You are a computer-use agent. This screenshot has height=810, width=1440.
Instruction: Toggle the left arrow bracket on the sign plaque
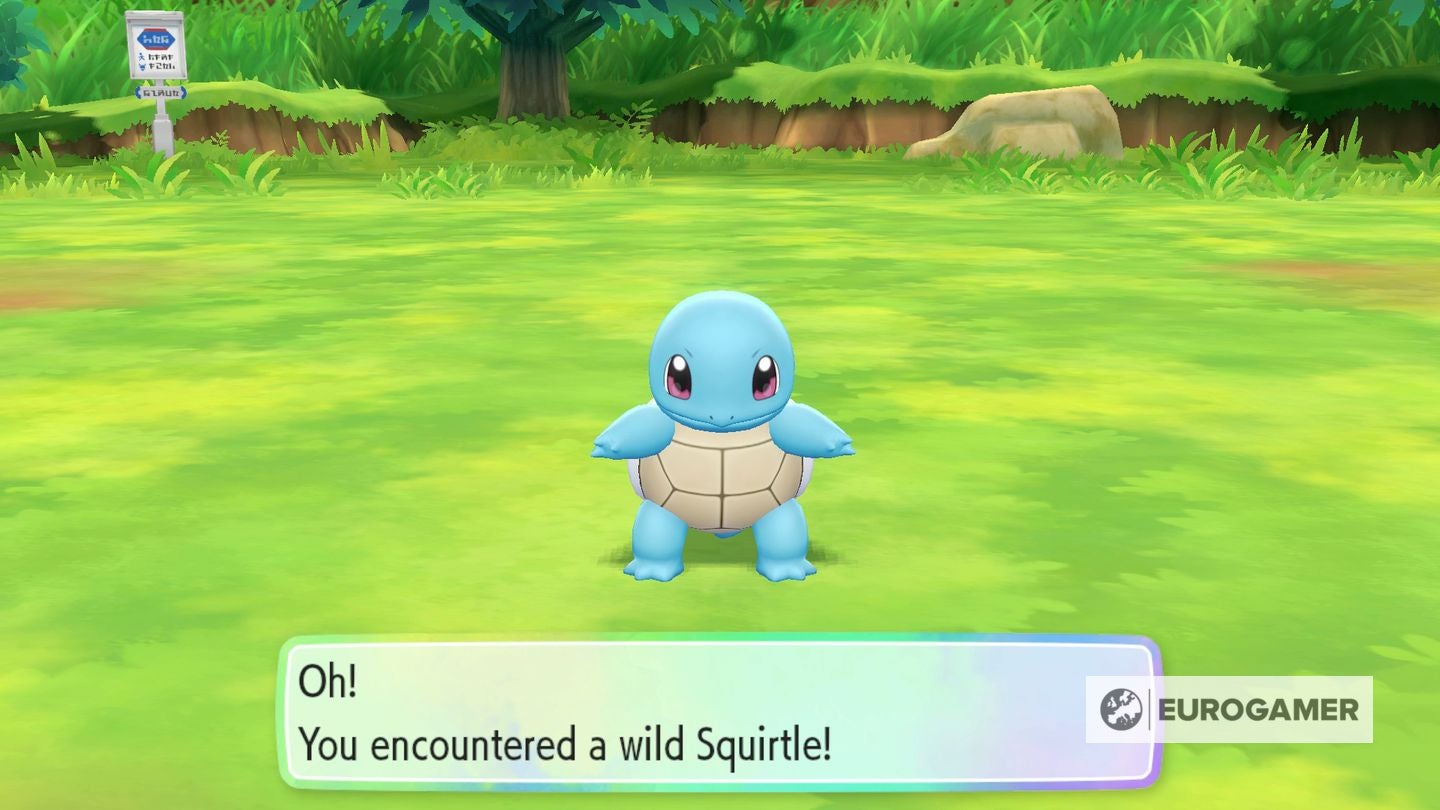138,92
